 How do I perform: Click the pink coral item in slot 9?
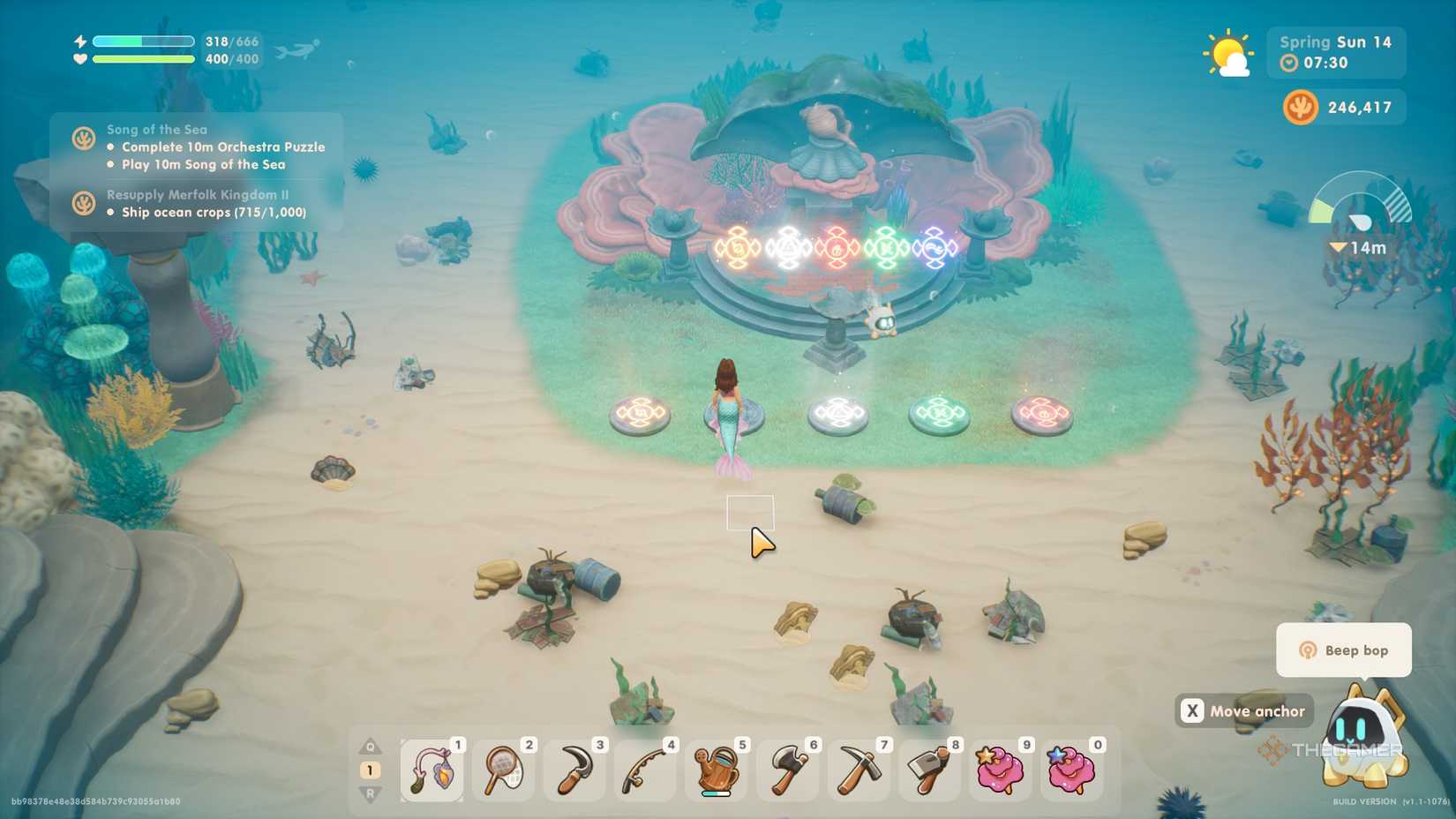pyautogui.click(x=999, y=768)
